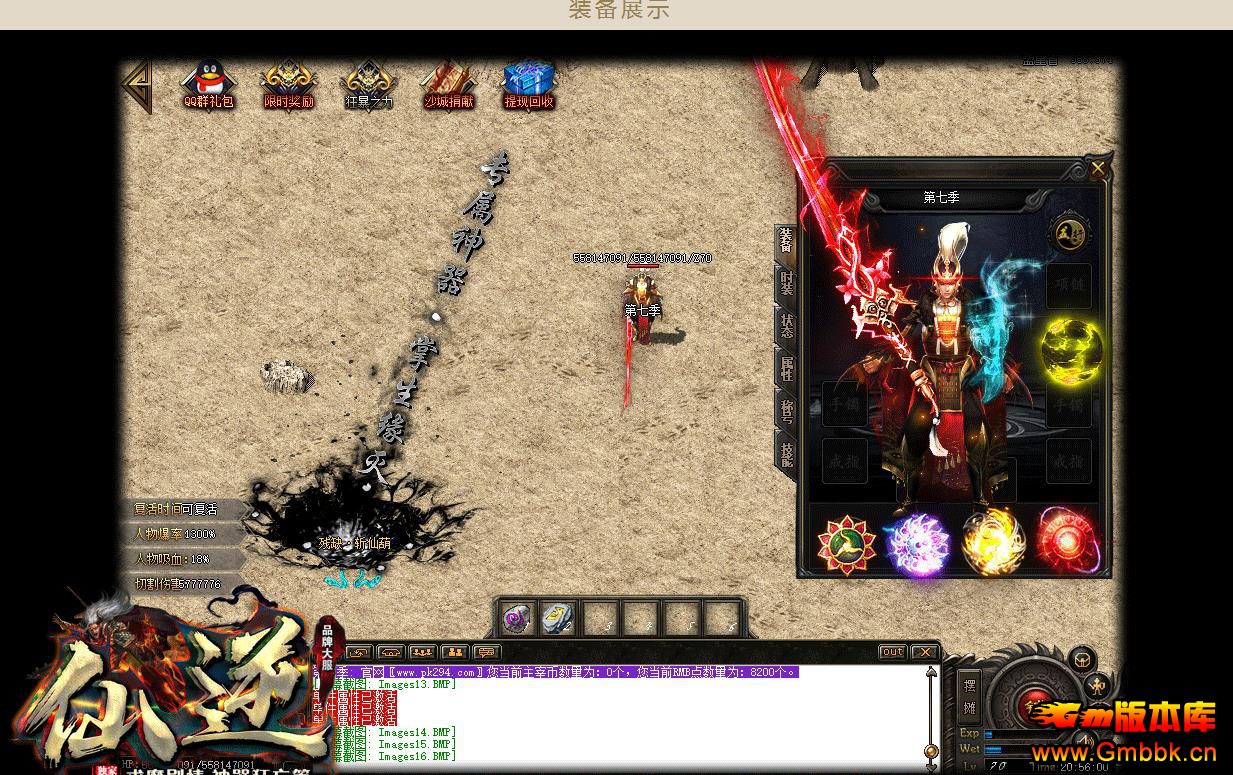Close the character equipment panel
Image resolution: width=1233 pixels, height=775 pixels.
tap(1098, 169)
